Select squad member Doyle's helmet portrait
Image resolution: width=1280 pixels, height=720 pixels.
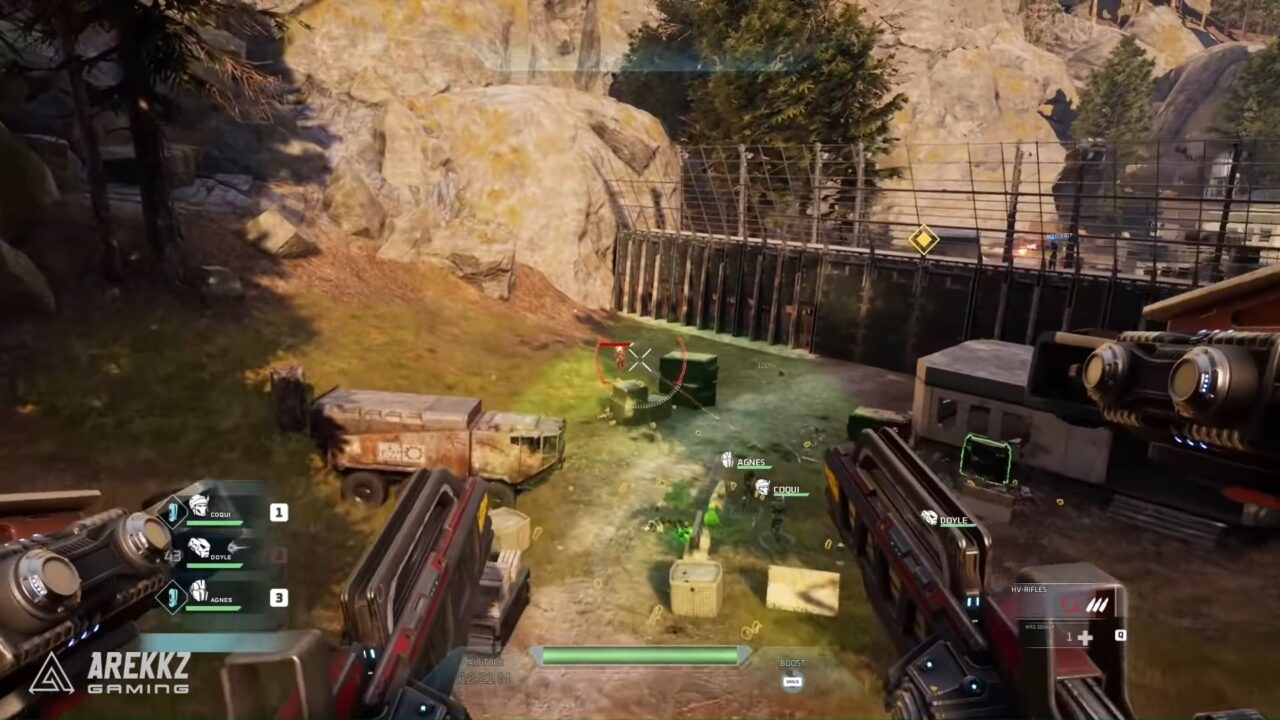[x=199, y=547]
